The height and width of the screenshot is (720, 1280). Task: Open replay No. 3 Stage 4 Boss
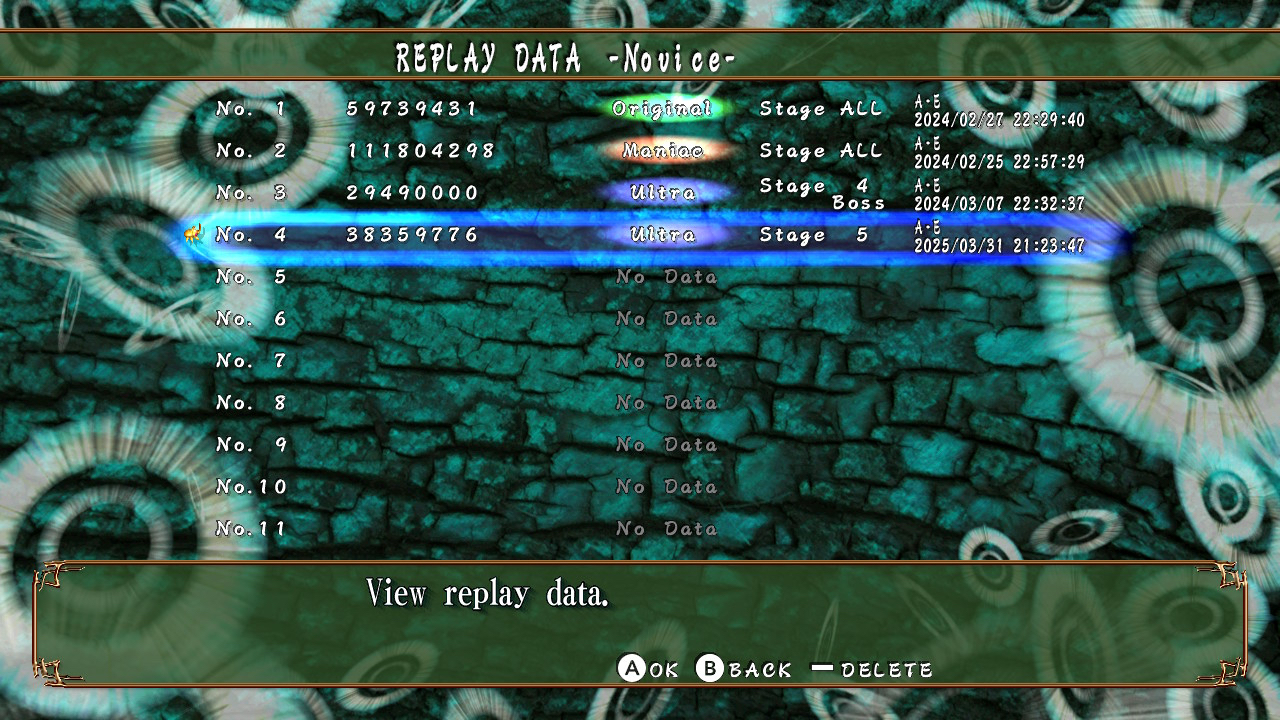(x=650, y=192)
